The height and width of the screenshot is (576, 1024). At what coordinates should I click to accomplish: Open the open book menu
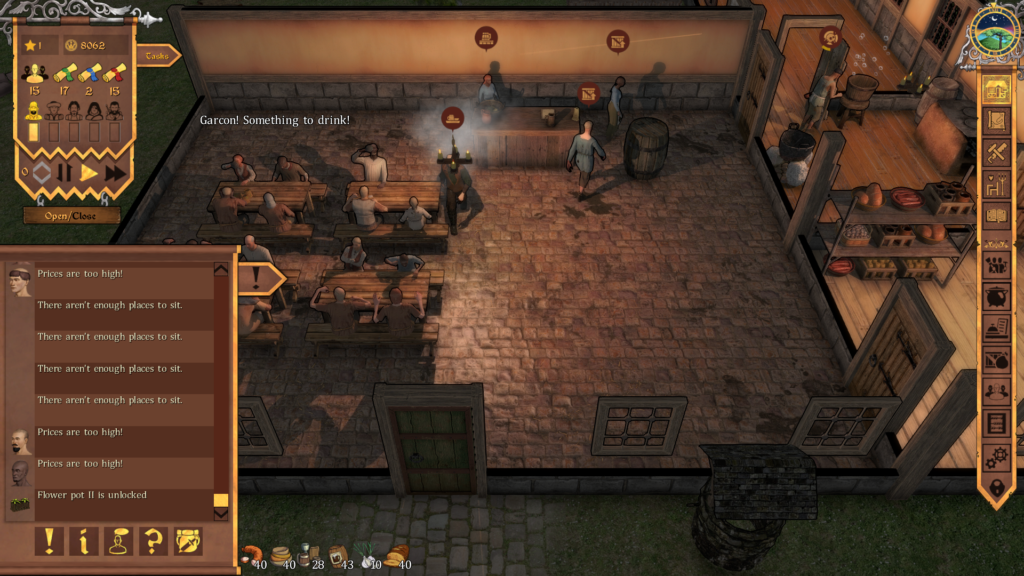click(x=995, y=216)
